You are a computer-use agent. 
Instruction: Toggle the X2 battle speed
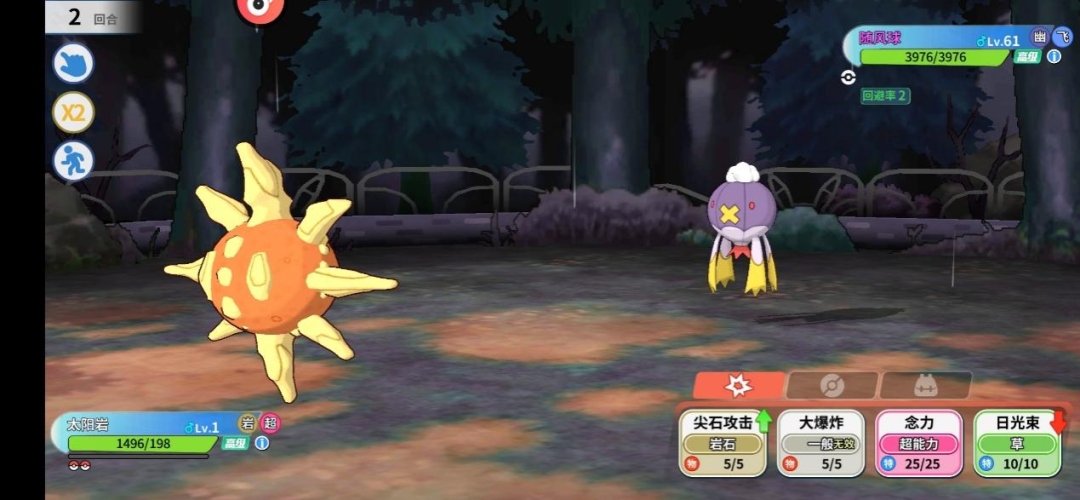click(73, 112)
